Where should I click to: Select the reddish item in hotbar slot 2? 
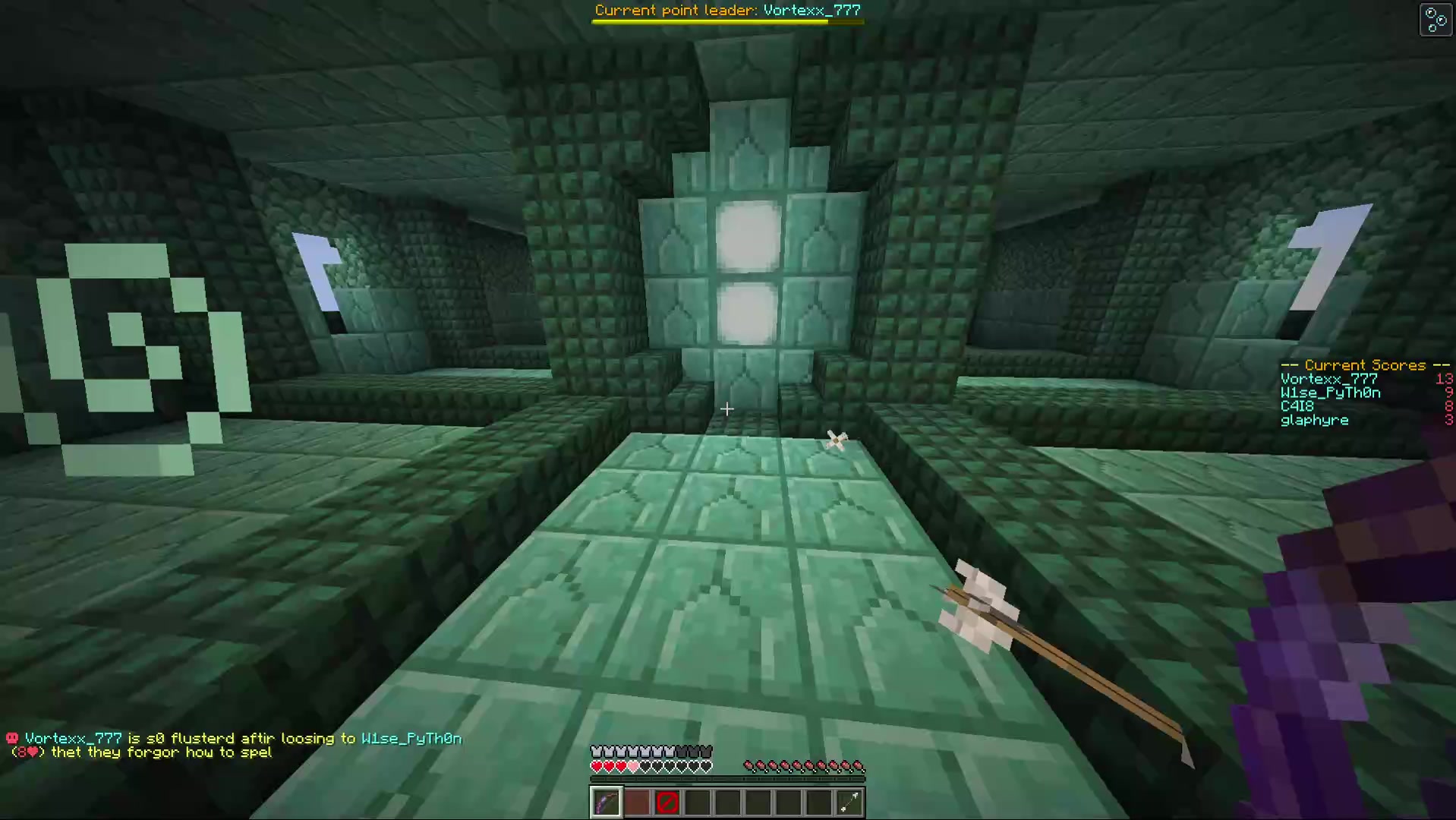tap(637, 803)
